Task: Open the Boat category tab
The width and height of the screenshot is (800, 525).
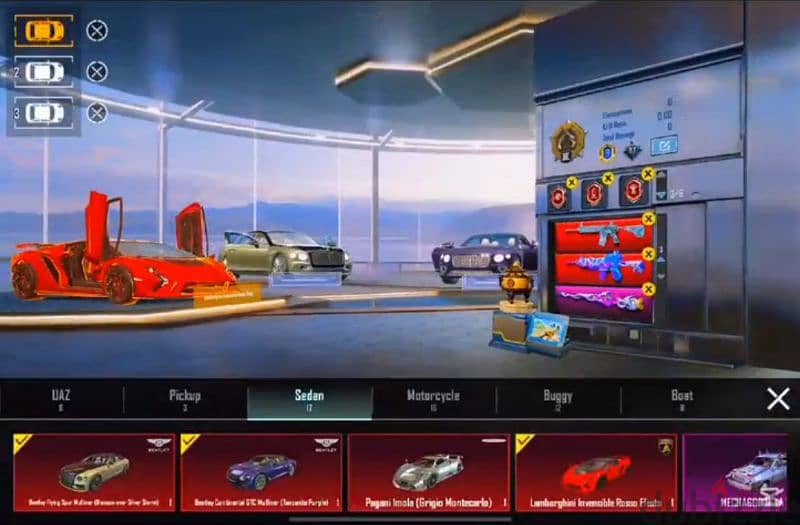Action: tap(682, 399)
